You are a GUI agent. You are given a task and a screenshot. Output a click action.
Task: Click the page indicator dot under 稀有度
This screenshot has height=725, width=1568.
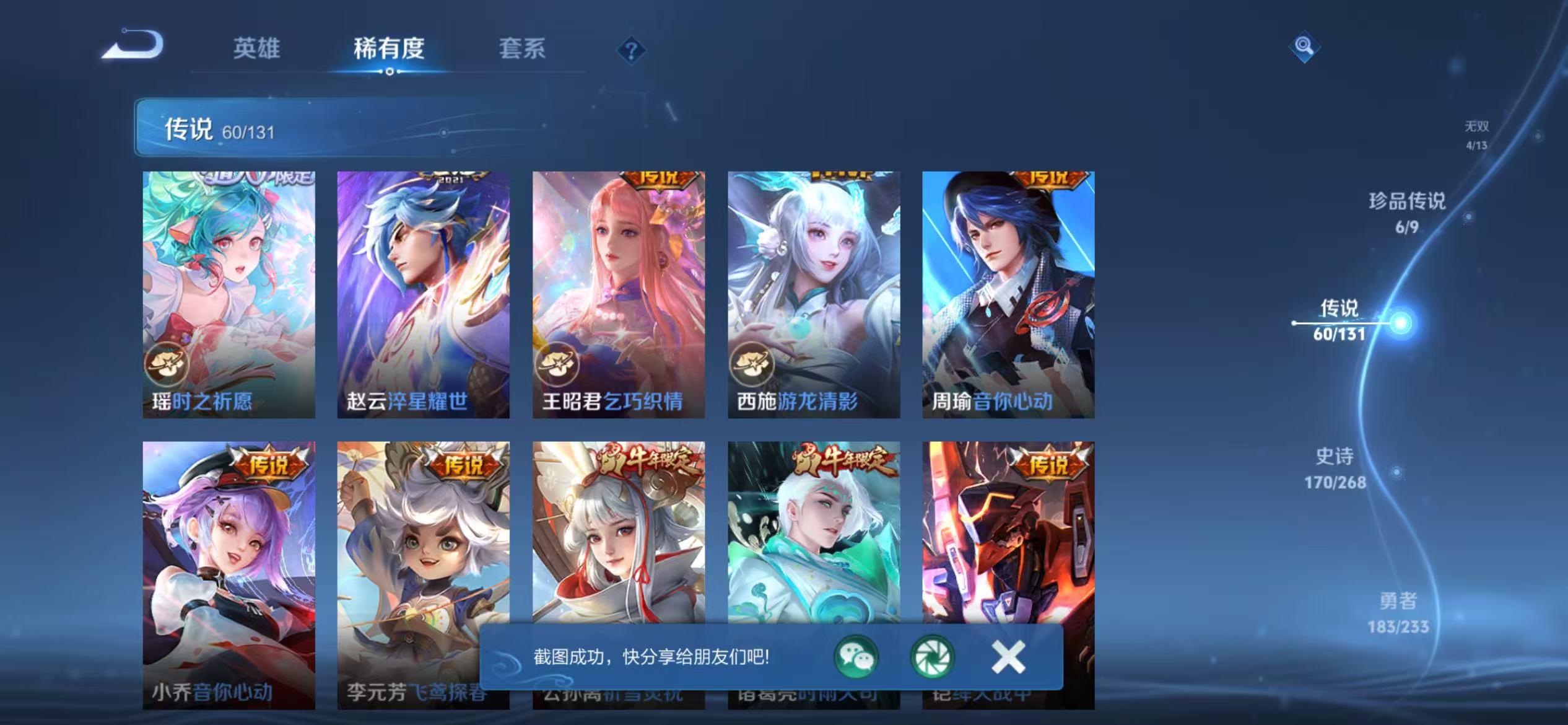click(390, 72)
